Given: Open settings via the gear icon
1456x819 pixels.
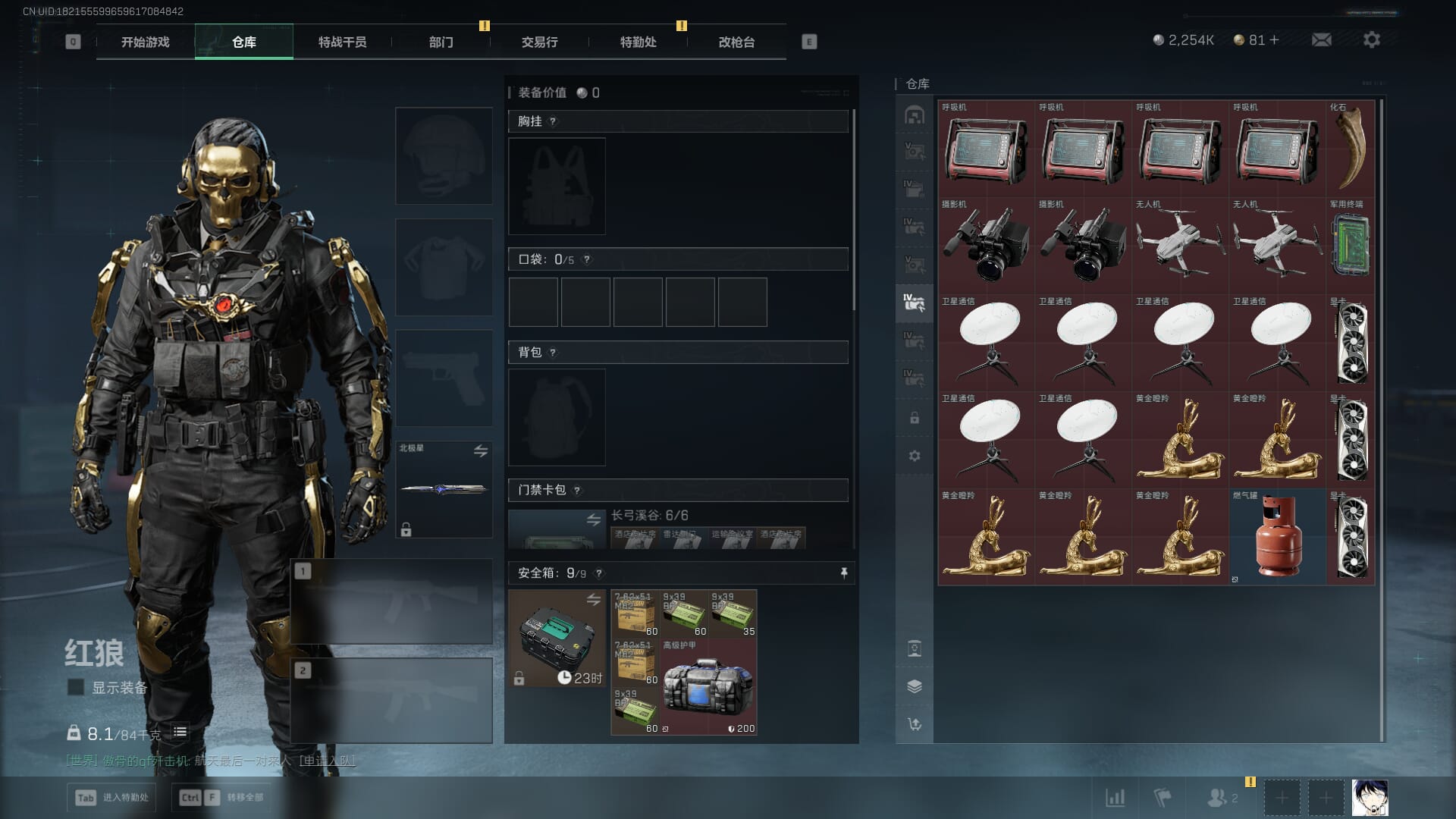Looking at the screenshot, I should [x=1371, y=39].
